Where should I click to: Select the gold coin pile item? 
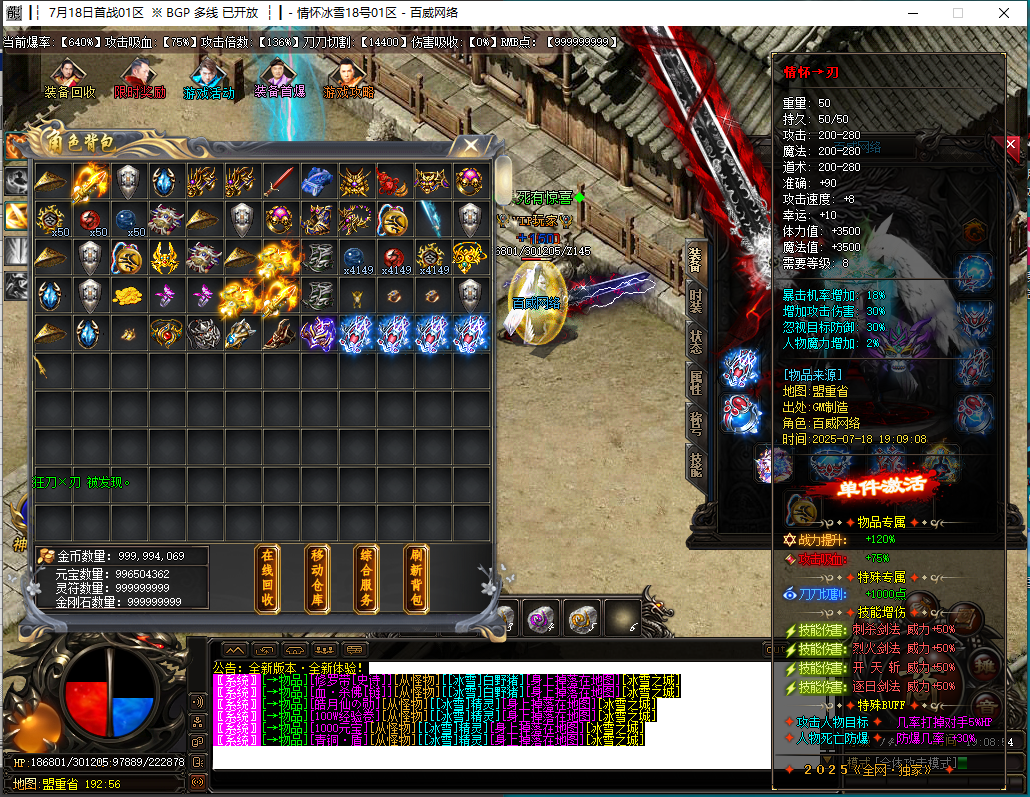click(x=127, y=295)
